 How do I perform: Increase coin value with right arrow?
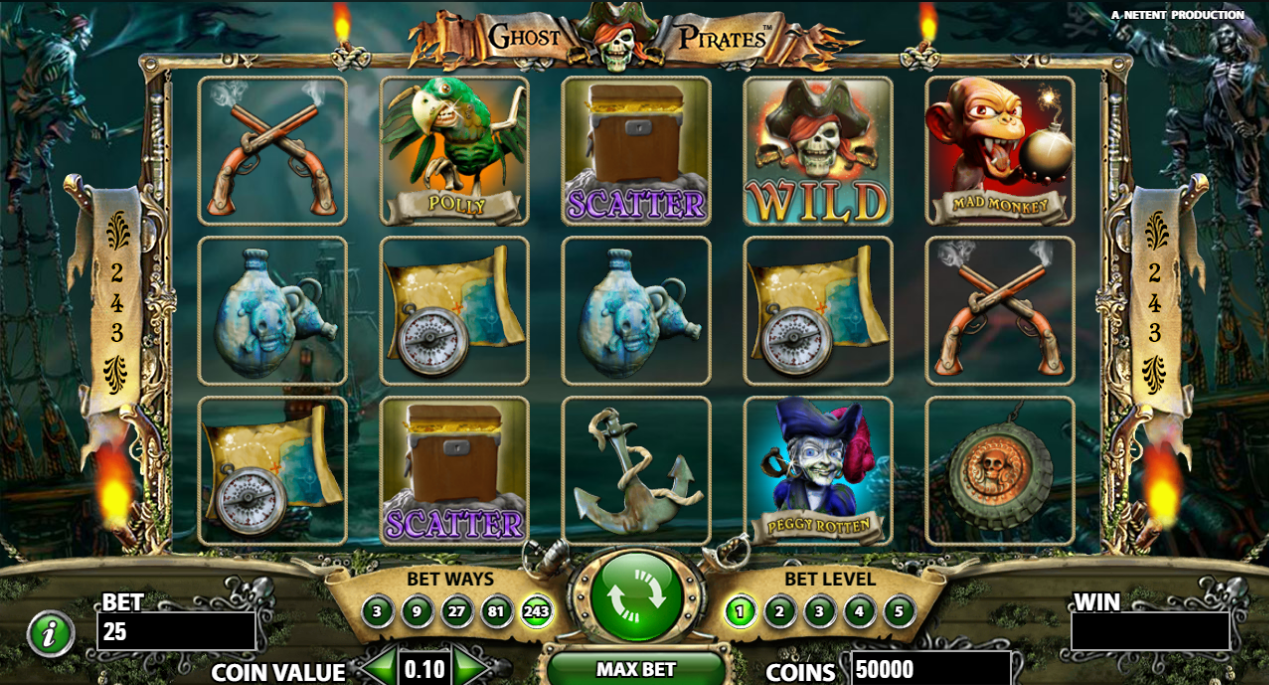click(x=470, y=668)
